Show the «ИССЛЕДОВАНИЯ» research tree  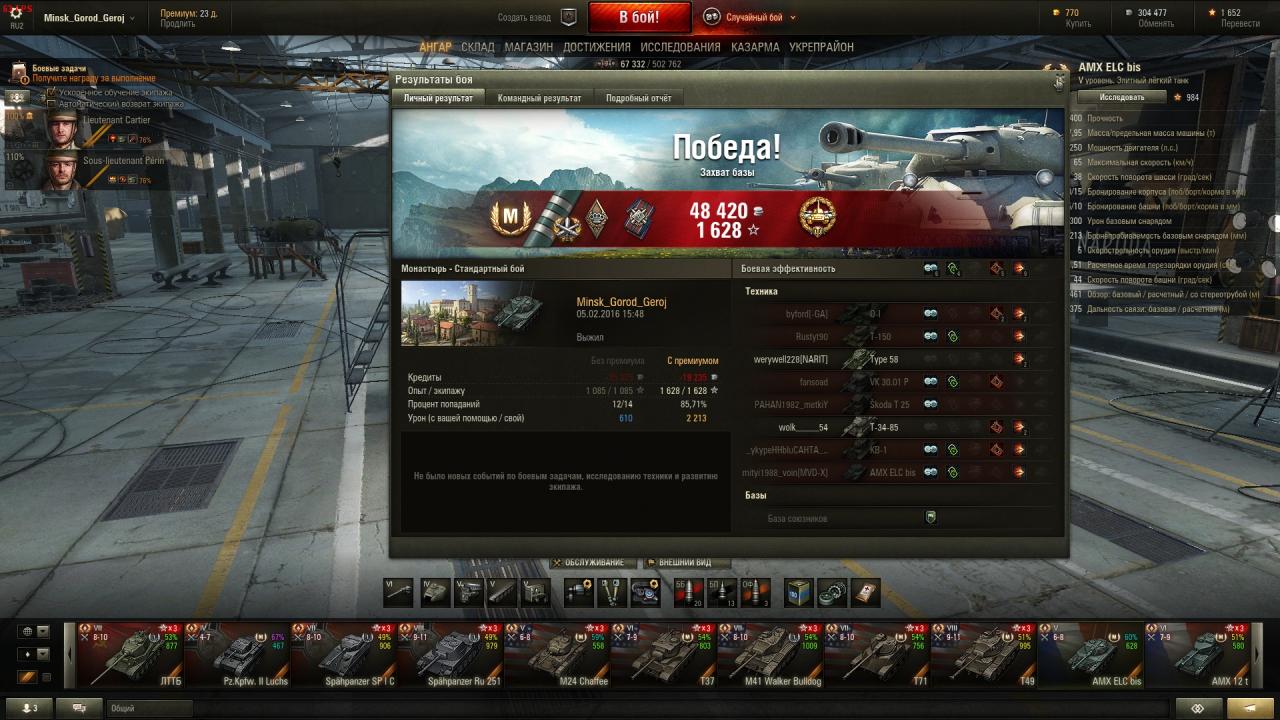pyautogui.click(x=680, y=47)
